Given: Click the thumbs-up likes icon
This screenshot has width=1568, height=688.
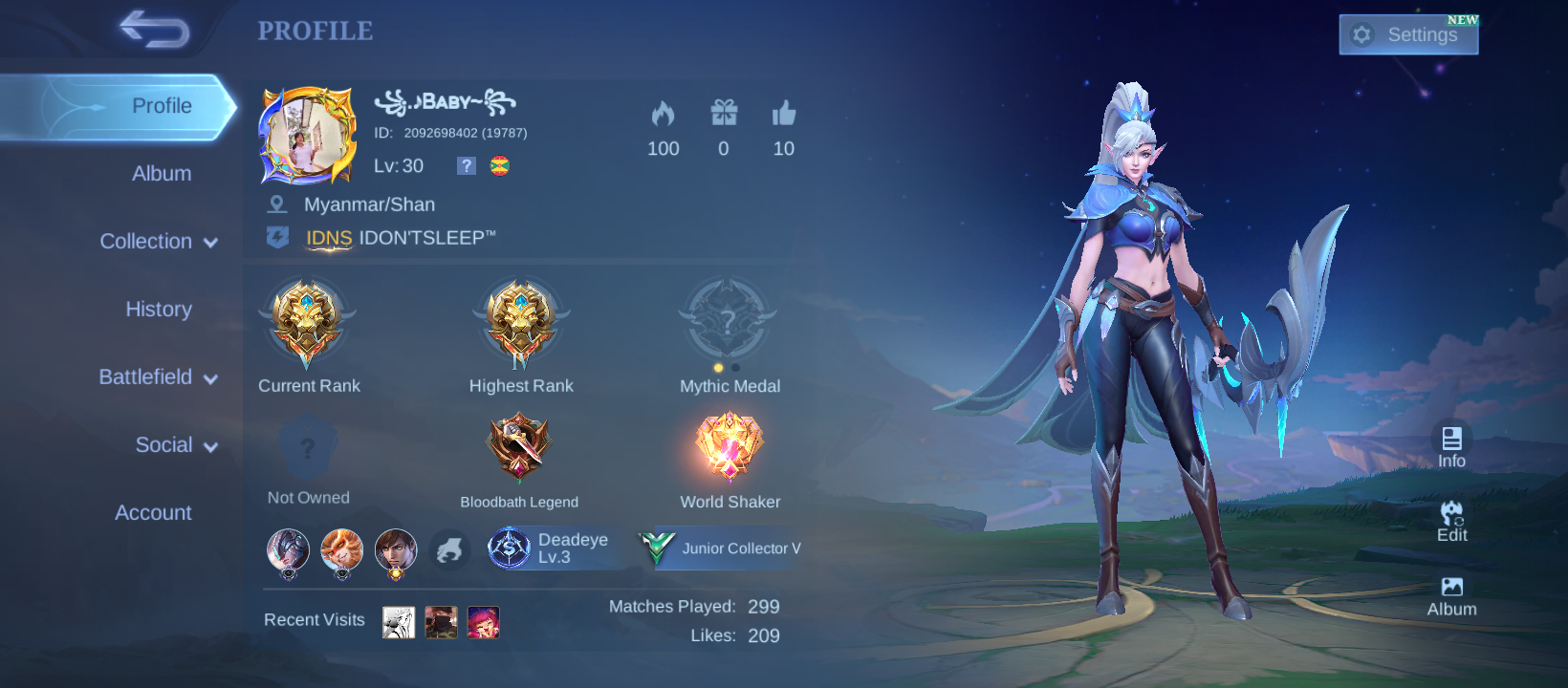Looking at the screenshot, I should click(783, 113).
